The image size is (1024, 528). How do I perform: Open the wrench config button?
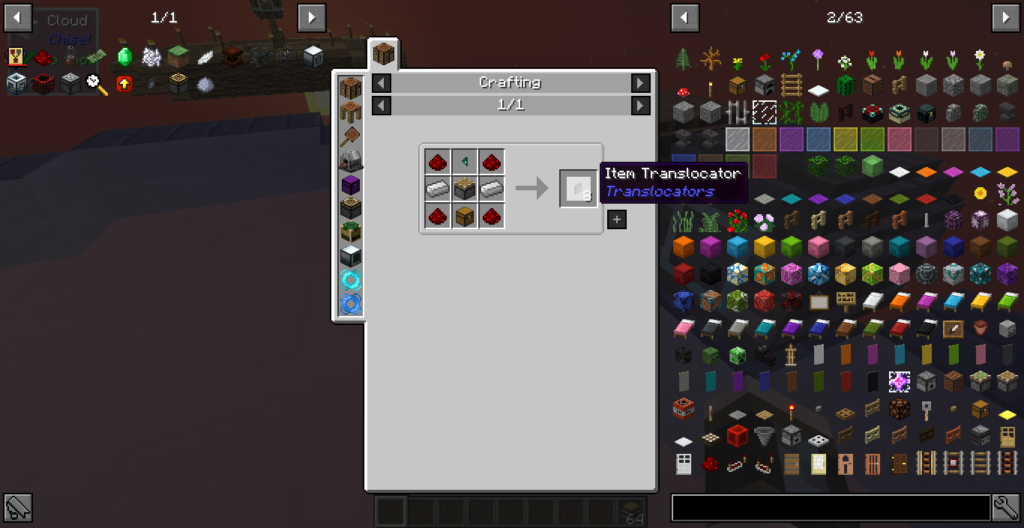(x=1005, y=507)
